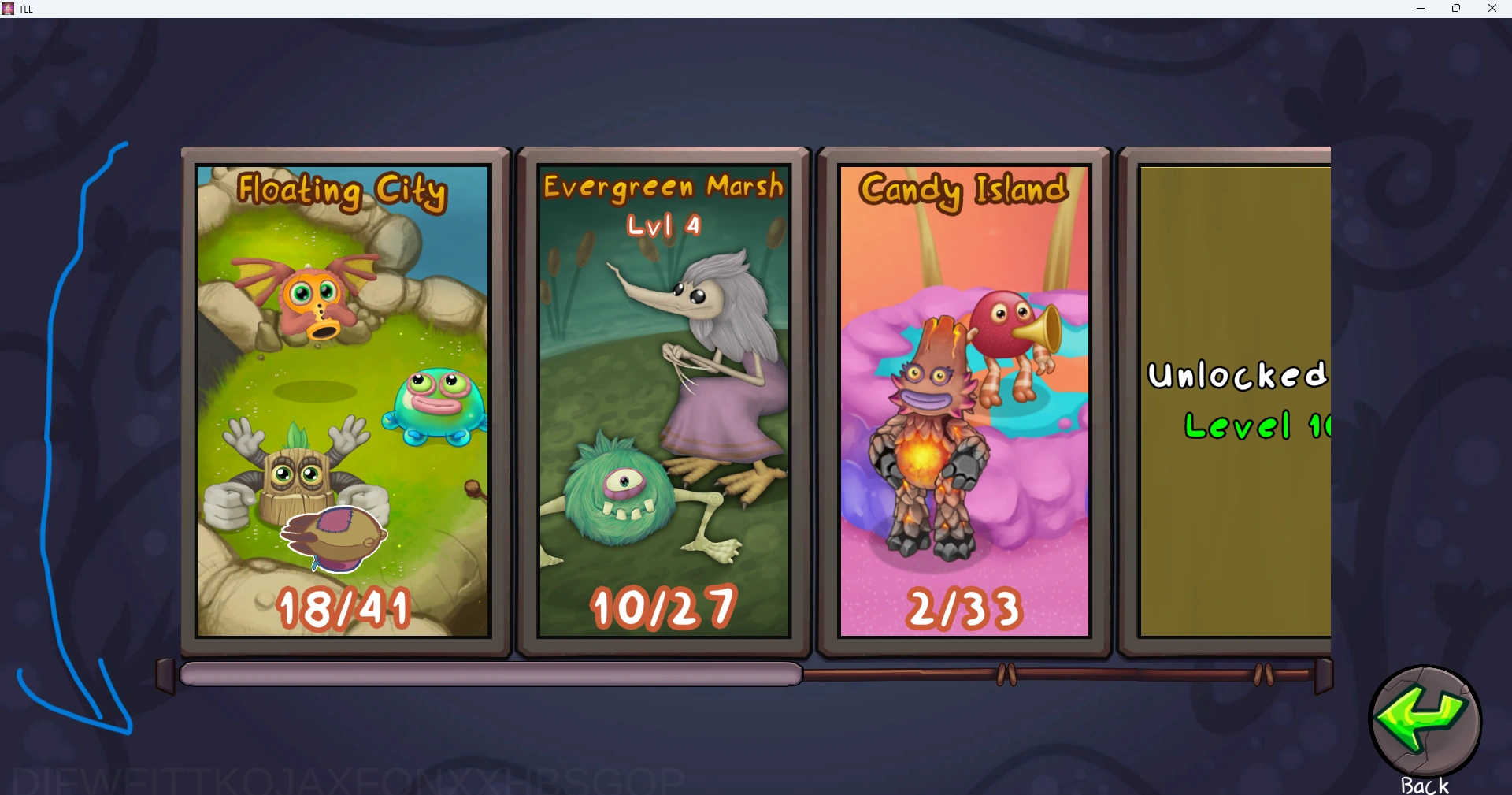Screen dimensions: 1512x795
Task: Click the 18/41 progress counter on Floating City
Action: [x=343, y=607]
